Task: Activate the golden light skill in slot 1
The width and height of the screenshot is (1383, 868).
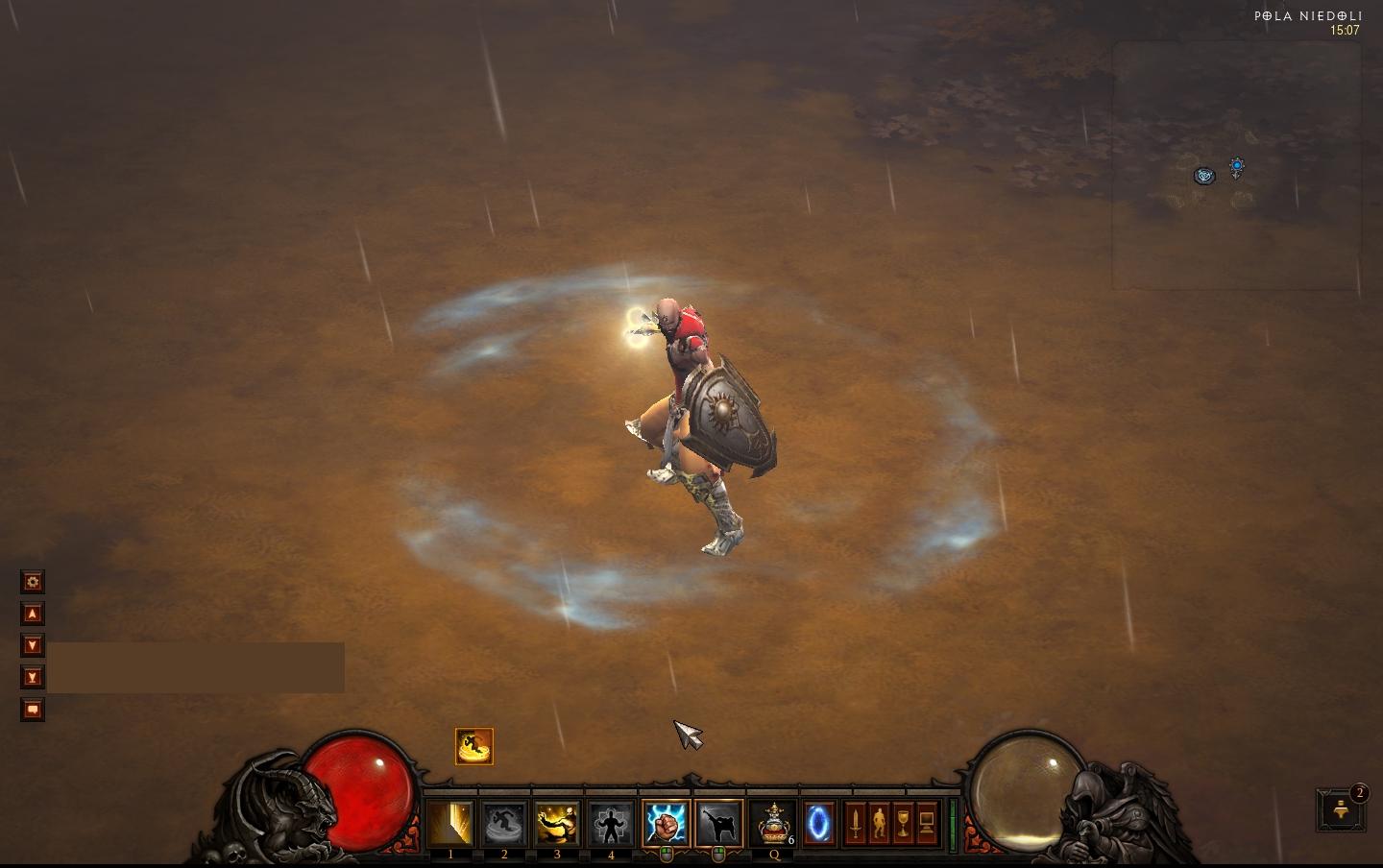Action: (450, 824)
